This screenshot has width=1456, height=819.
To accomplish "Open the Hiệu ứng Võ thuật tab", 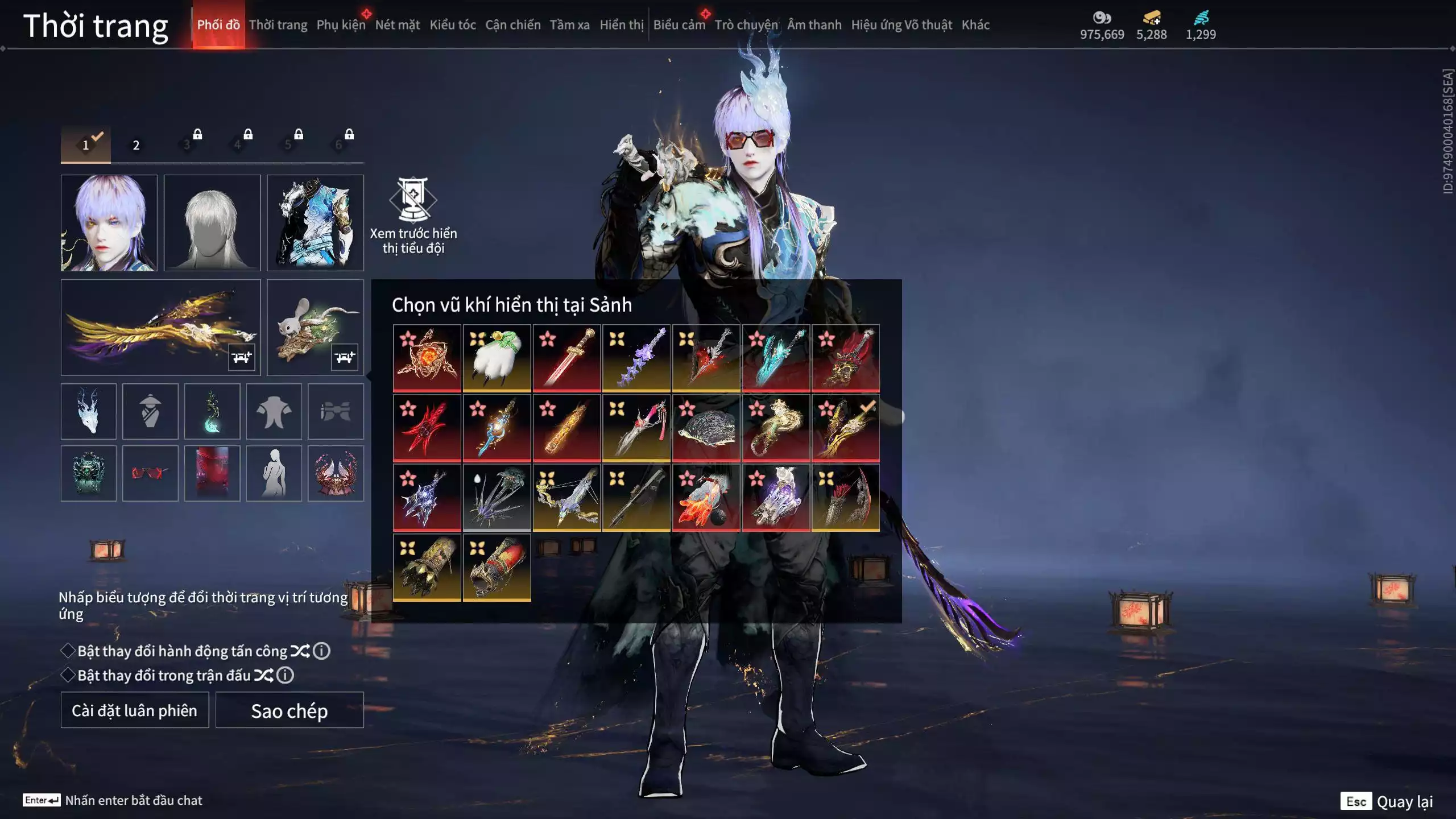I will [x=901, y=25].
